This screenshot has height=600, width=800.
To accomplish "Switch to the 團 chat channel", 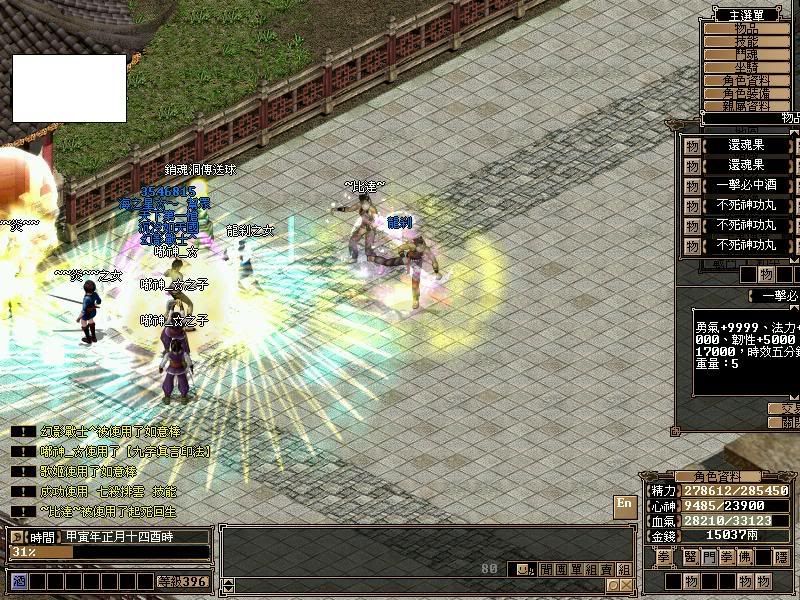I will [560, 569].
